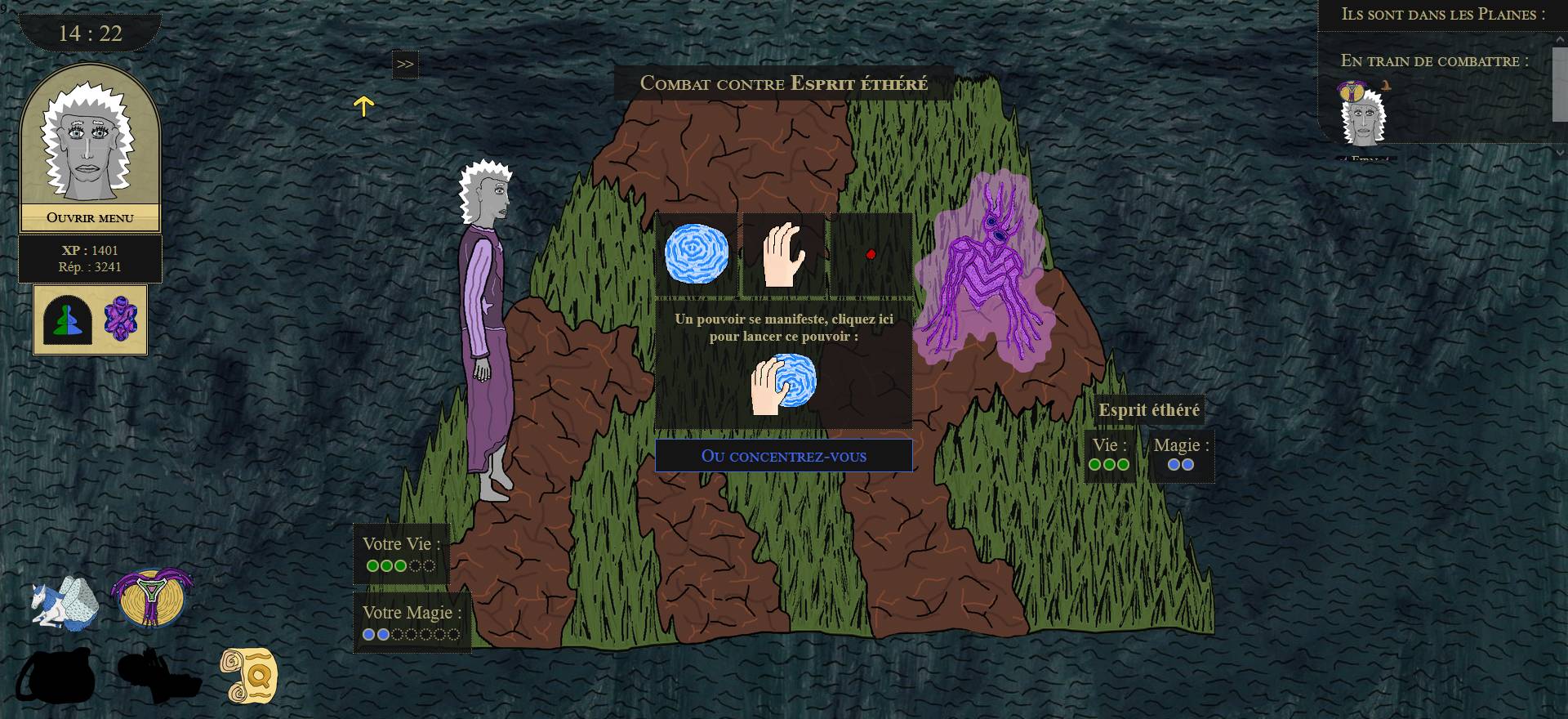Click the Ou concentrez-vous button
Screen dimensions: 1568x719
(x=783, y=456)
